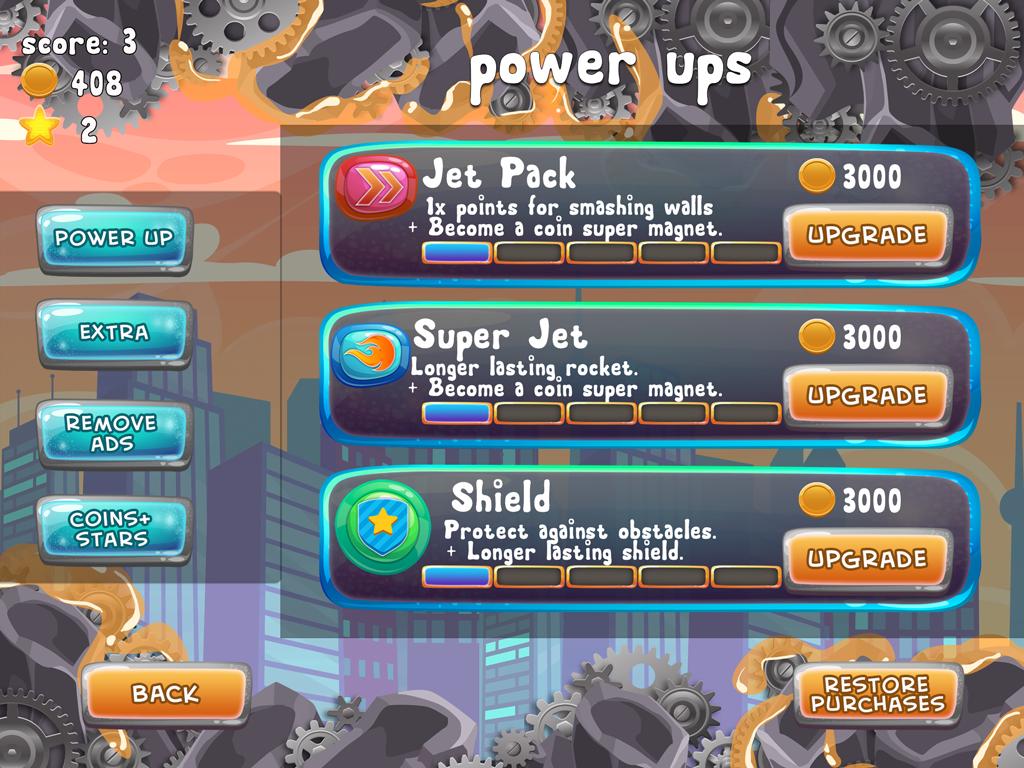Switch to the Extra category
Image resolution: width=1024 pixels, height=768 pixels.
coord(114,333)
